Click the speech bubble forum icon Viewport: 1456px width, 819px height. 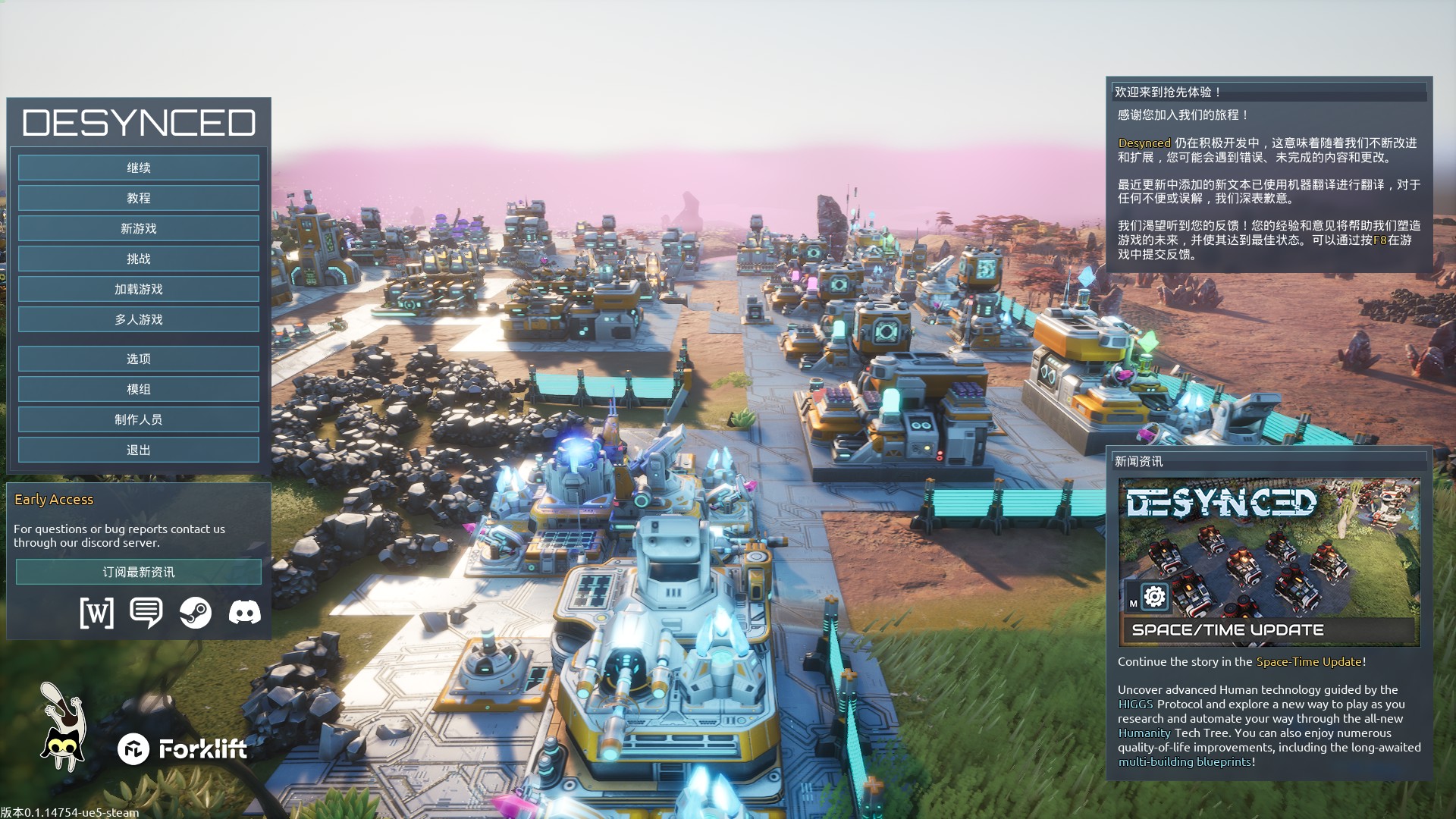click(146, 612)
